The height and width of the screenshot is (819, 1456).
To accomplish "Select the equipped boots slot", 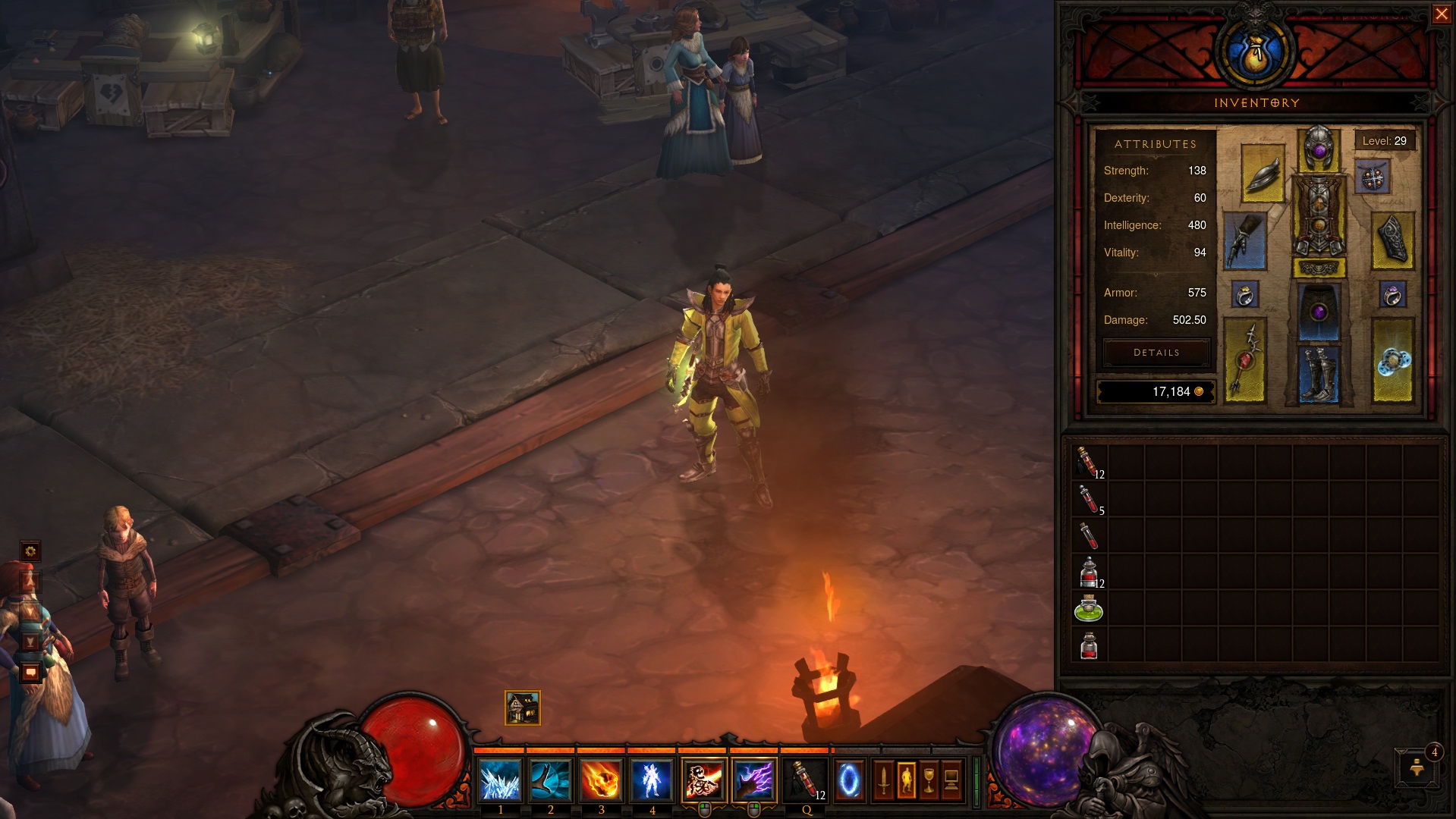I will [1319, 373].
